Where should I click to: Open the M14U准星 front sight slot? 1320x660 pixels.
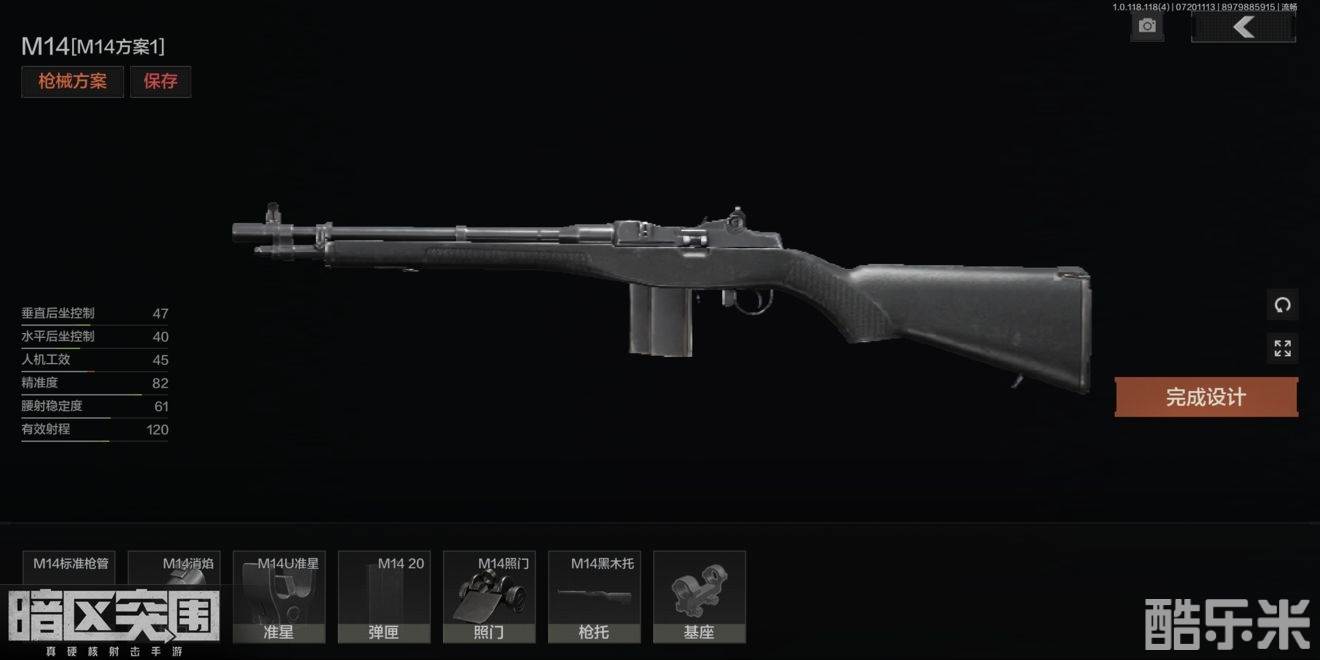279,596
